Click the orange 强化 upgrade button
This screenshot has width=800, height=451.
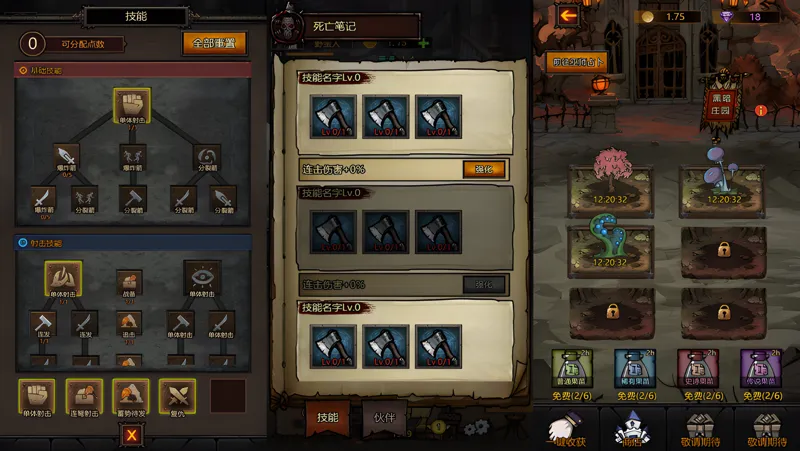tap(484, 169)
